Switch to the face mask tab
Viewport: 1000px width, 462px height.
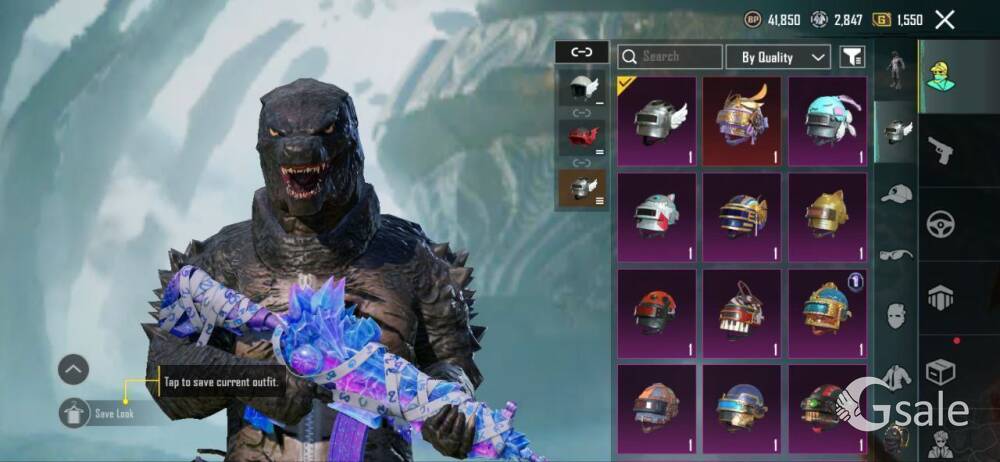point(896,317)
